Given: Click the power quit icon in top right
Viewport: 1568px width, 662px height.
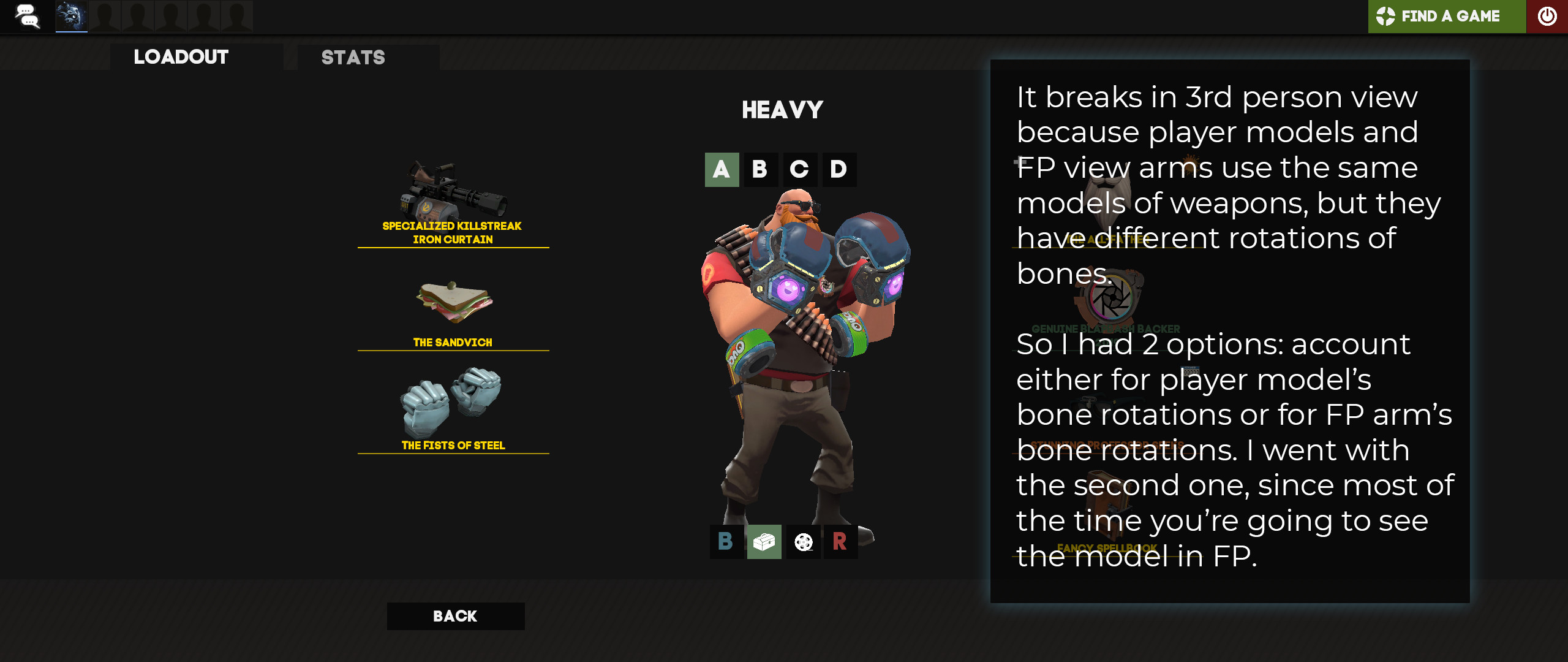Looking at the screenshot, I should pyautogui.click(x=1548, y=17).
